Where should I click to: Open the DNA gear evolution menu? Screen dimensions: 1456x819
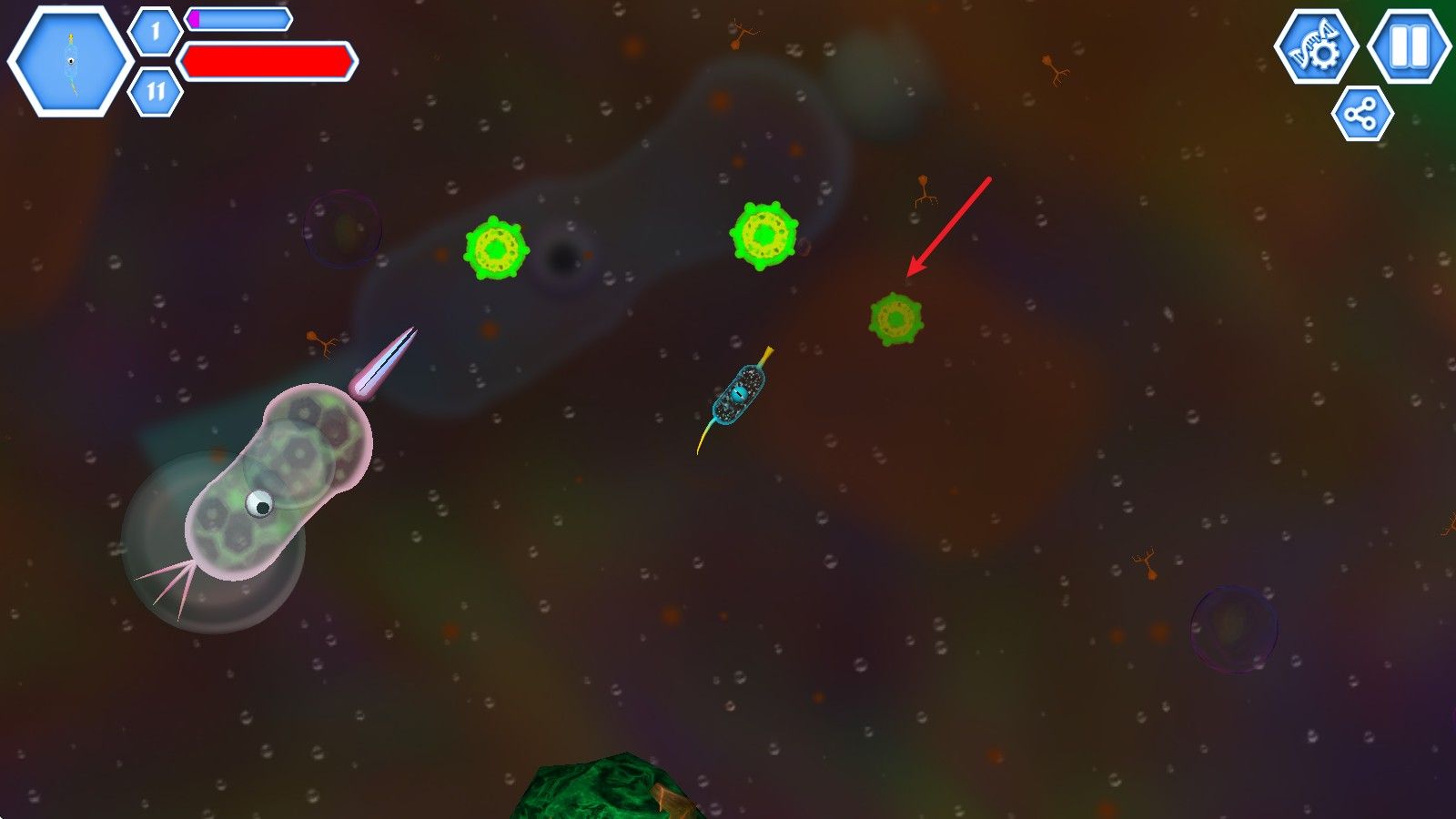(x=1316, y=47)
